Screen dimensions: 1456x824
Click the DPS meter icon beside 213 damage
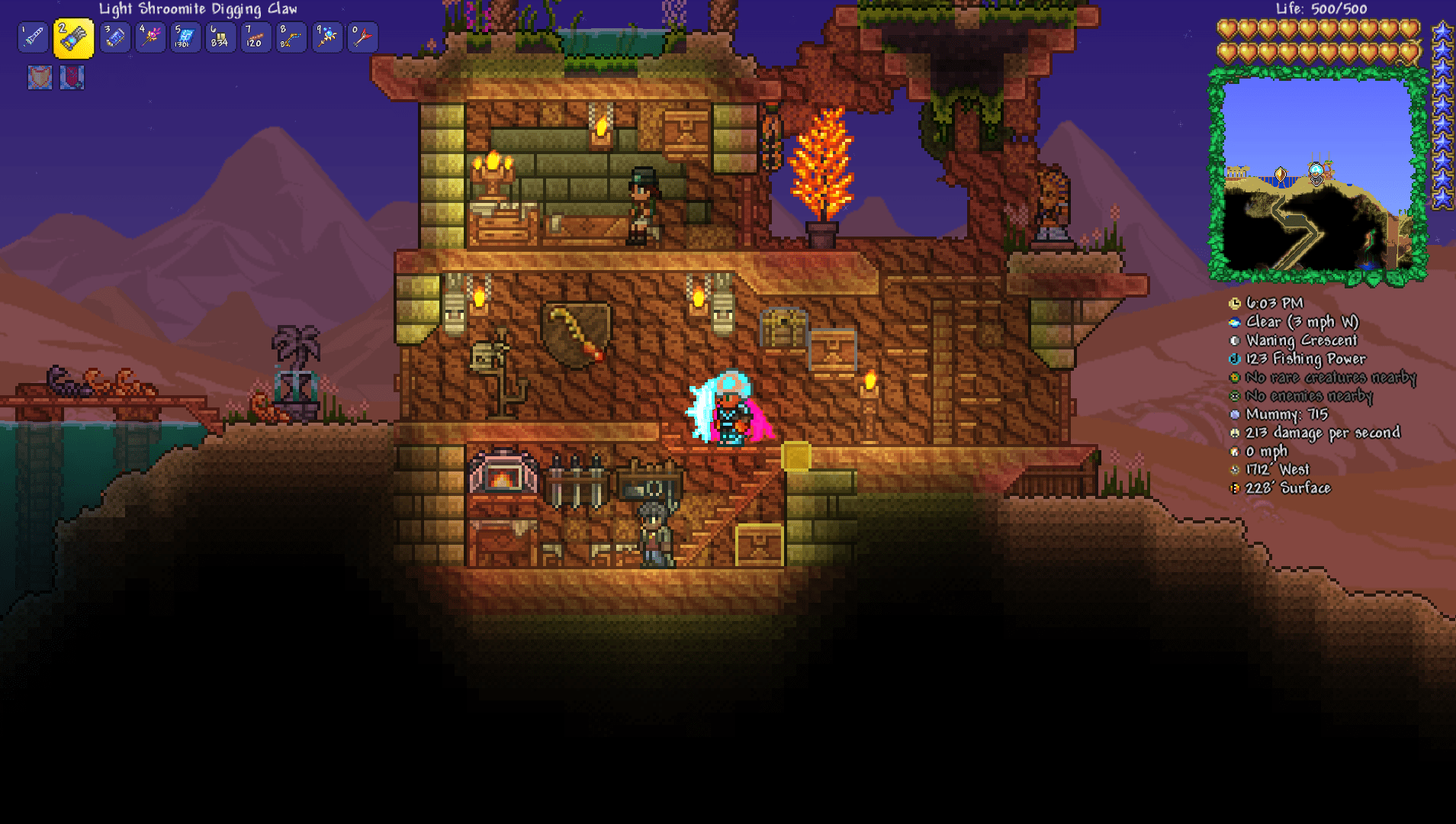pos(1236,433)
